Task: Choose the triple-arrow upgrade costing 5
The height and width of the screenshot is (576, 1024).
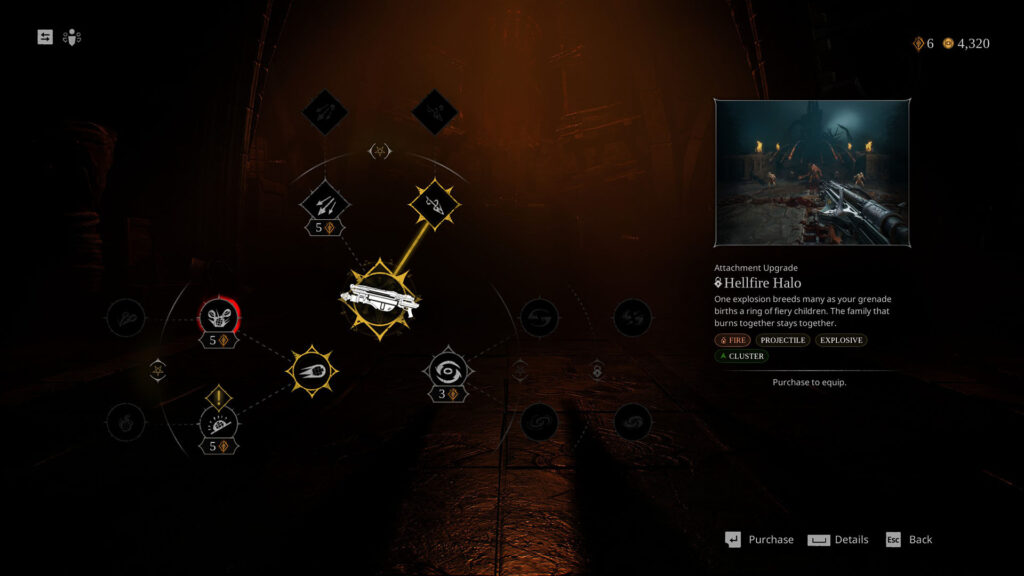Action: pyautogui.click(x=325, y=206)
